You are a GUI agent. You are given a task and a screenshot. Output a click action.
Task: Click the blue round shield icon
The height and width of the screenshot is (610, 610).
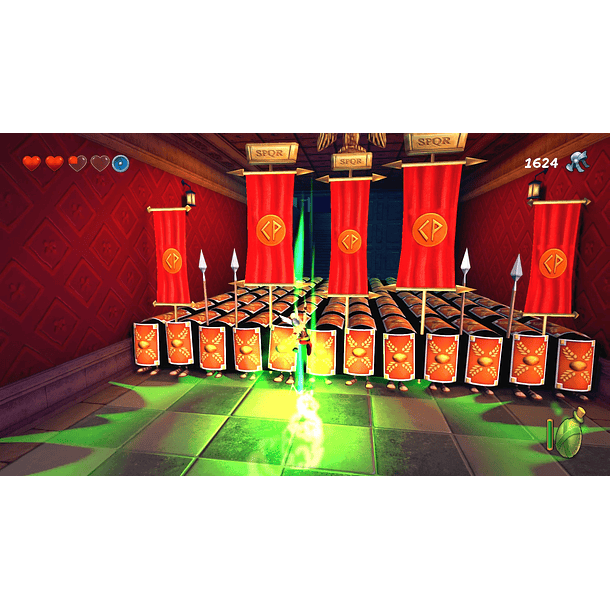pos(121,163)
